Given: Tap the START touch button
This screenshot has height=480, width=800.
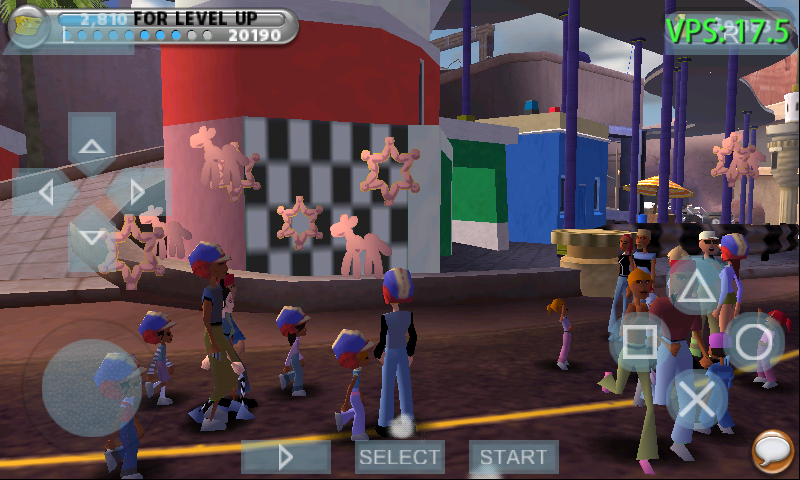Looking at the screenshot, I should [x=513, y=457].
